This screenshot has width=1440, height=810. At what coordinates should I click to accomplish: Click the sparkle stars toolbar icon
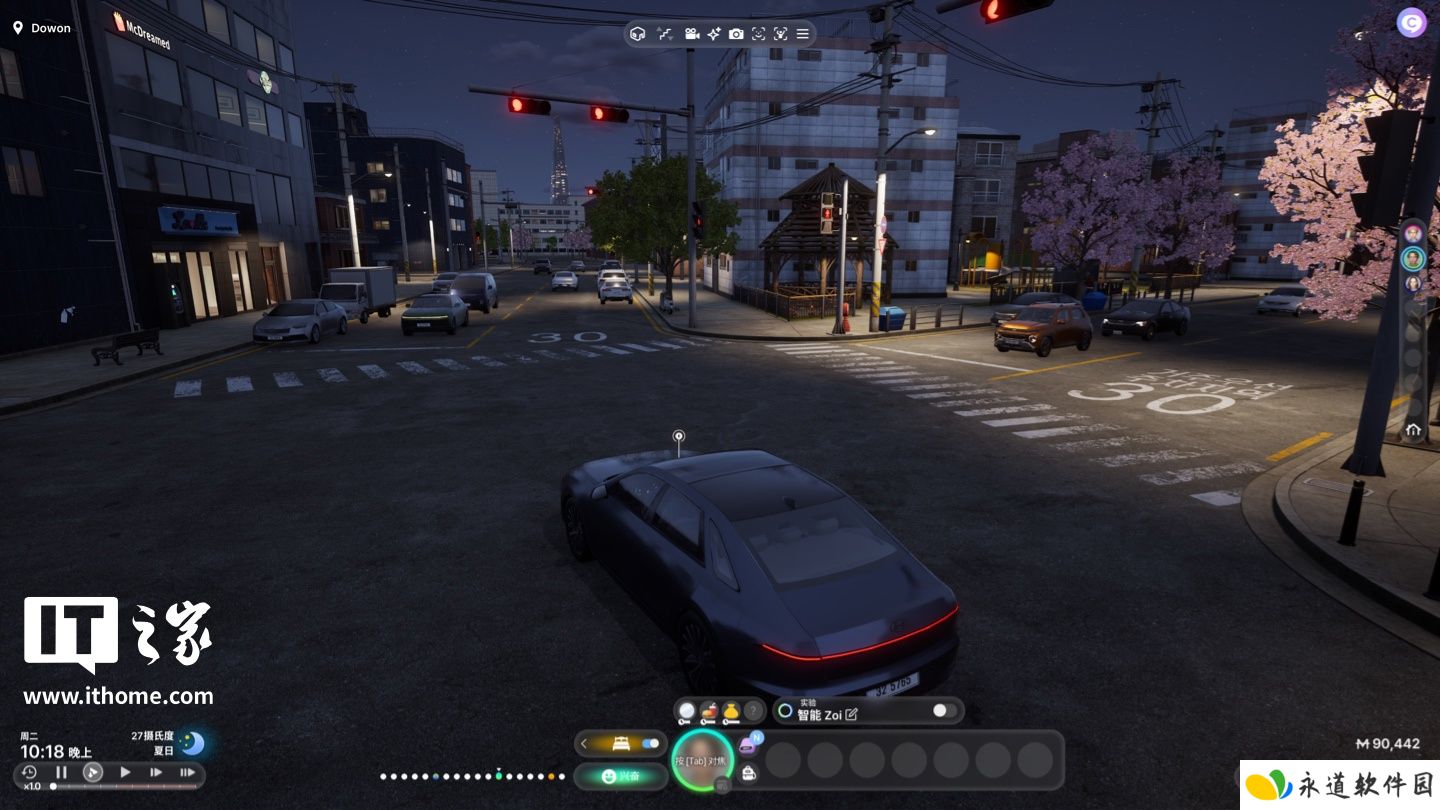coord(714,34)
